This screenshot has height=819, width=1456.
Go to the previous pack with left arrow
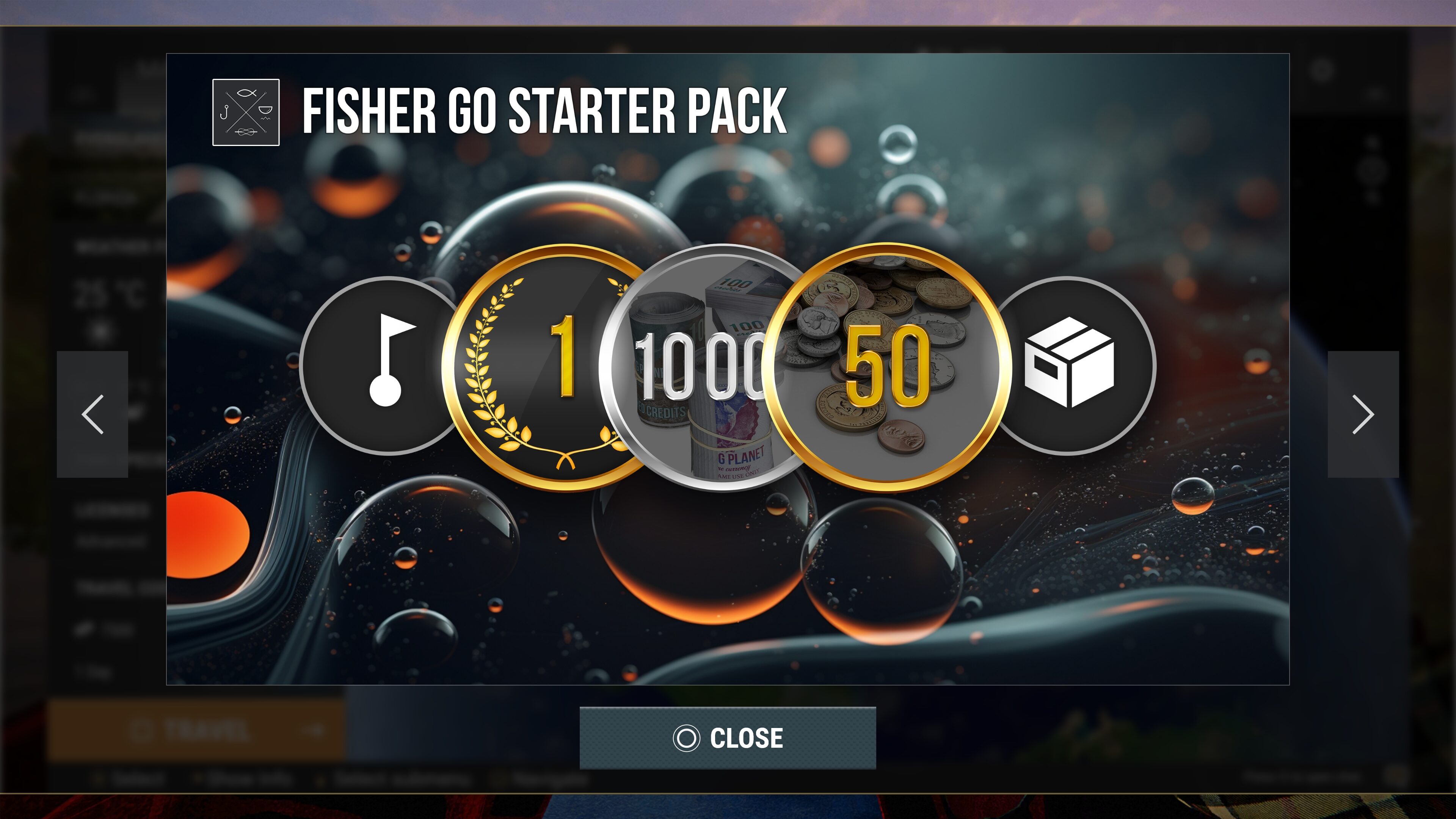(92, 414)
